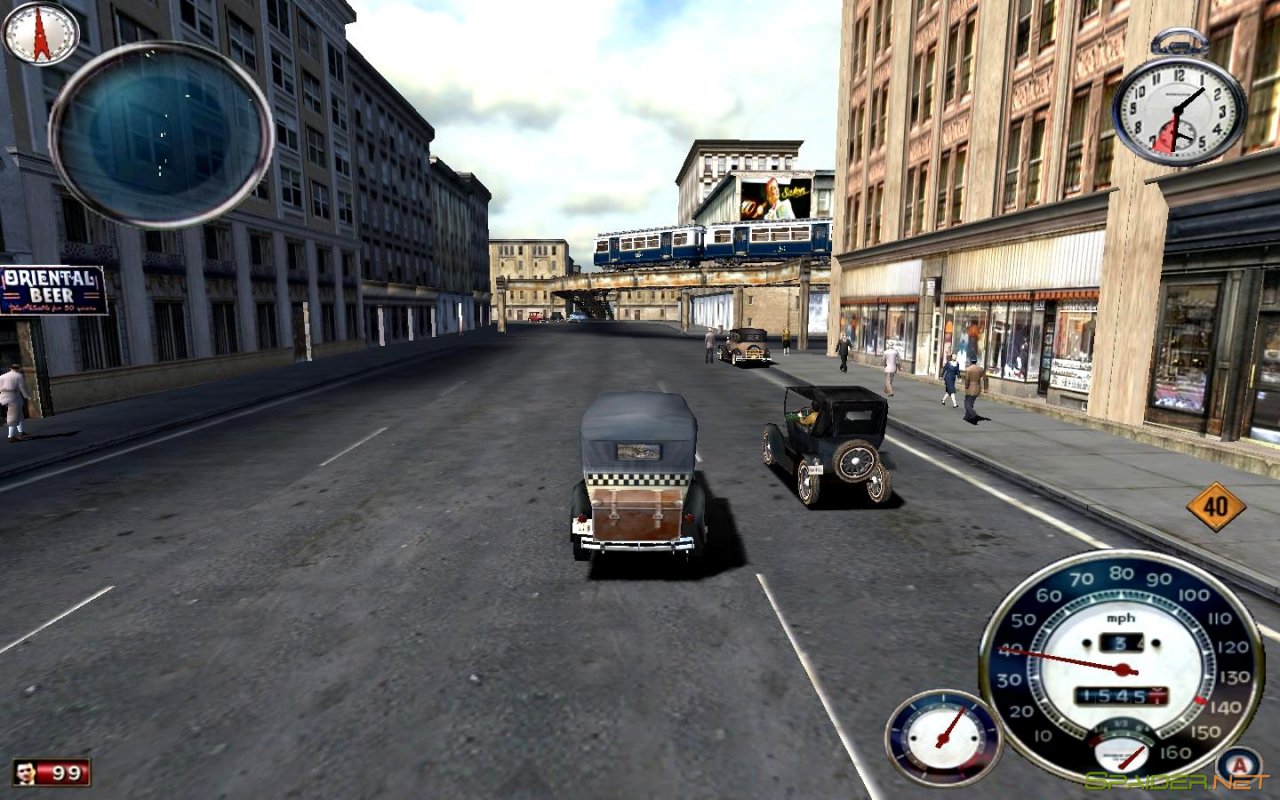The width and height of the screenshot is (1280, 800).
Task: Click the compass icon in top-left corner
Action: [42, 36]
